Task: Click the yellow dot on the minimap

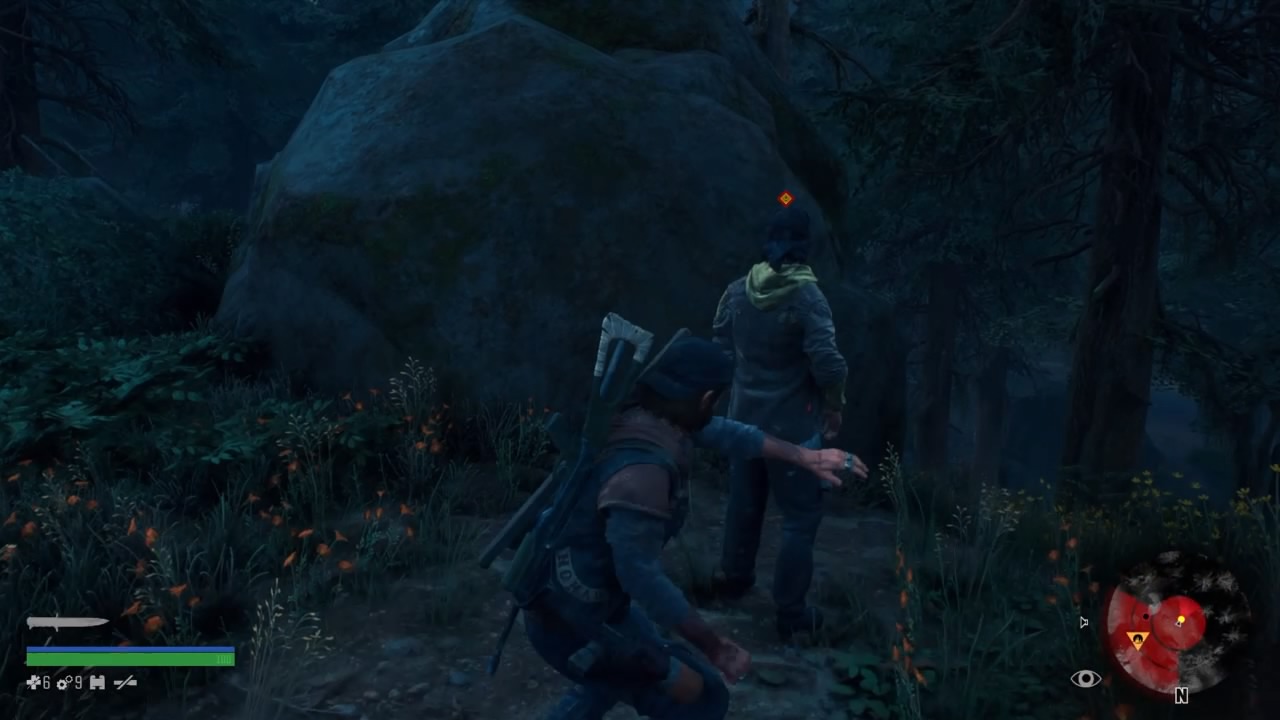Action: [1181, 621]
